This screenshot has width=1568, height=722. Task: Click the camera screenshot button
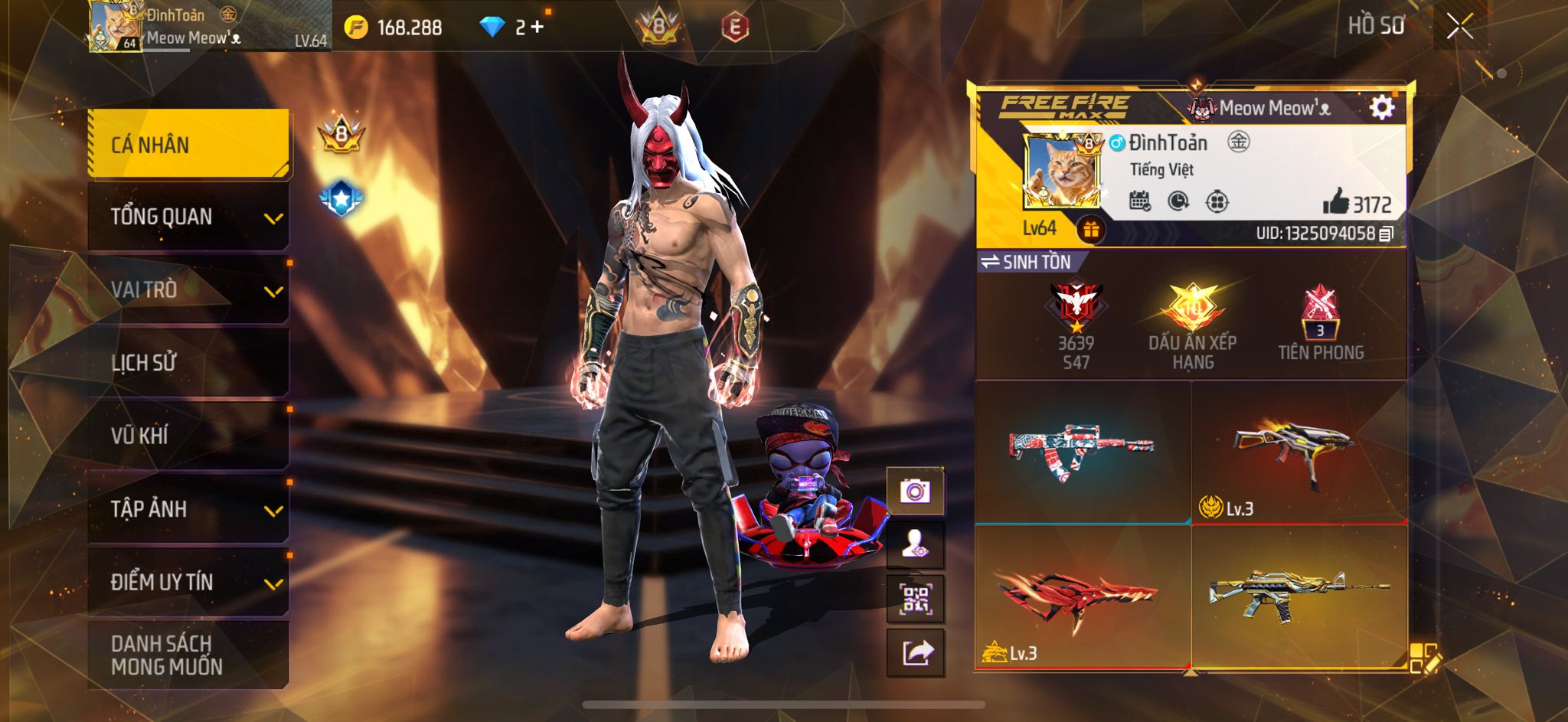[915, 491]
